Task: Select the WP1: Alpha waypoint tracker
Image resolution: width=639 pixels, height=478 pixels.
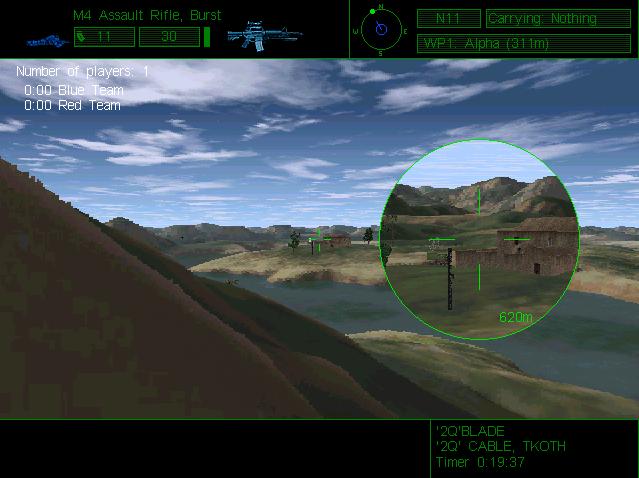Action: [x=497, y=44]
